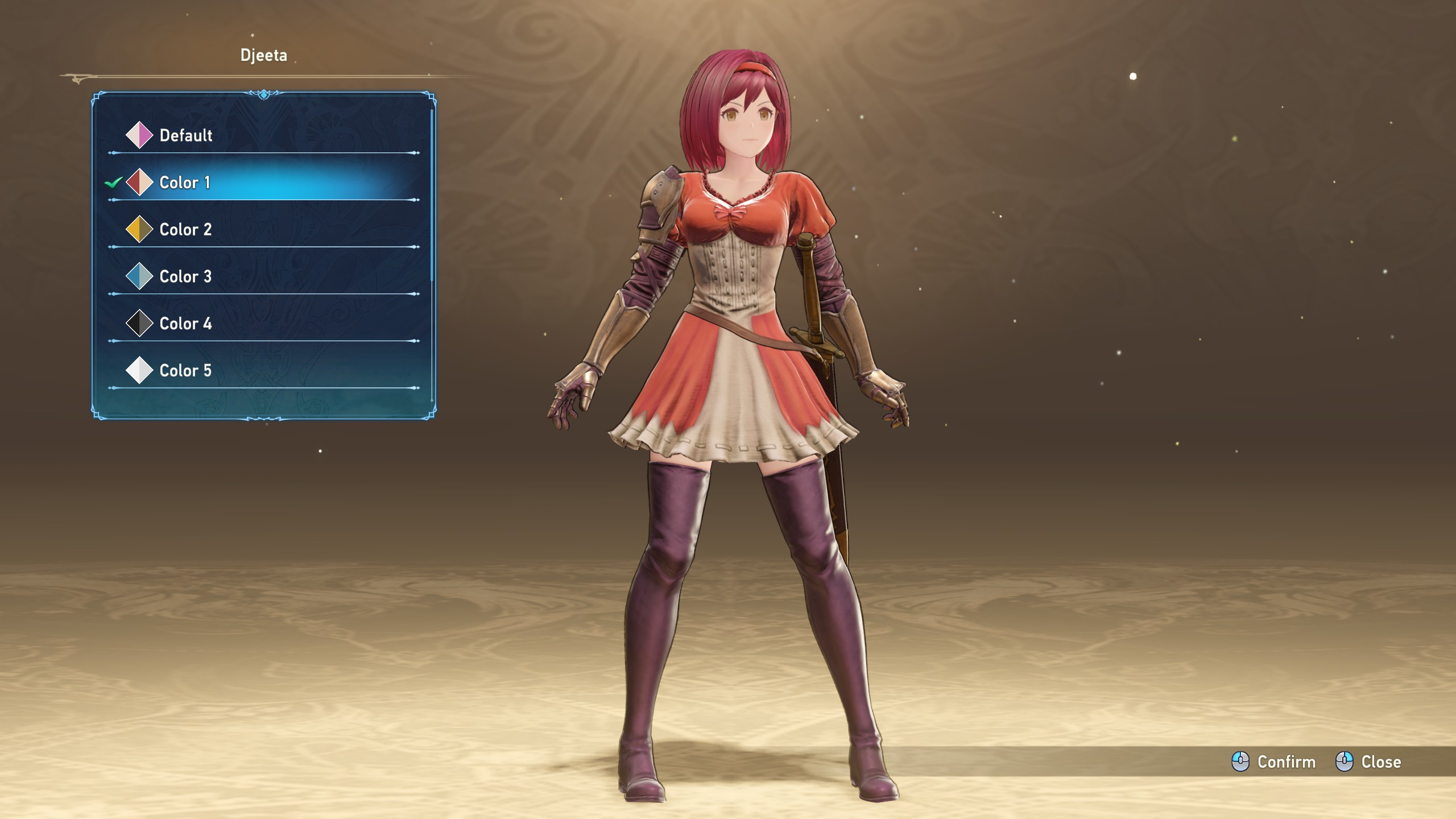Switch to the Color 3 palette
This screenshot has height=819, width=1456.
(185, 277)
